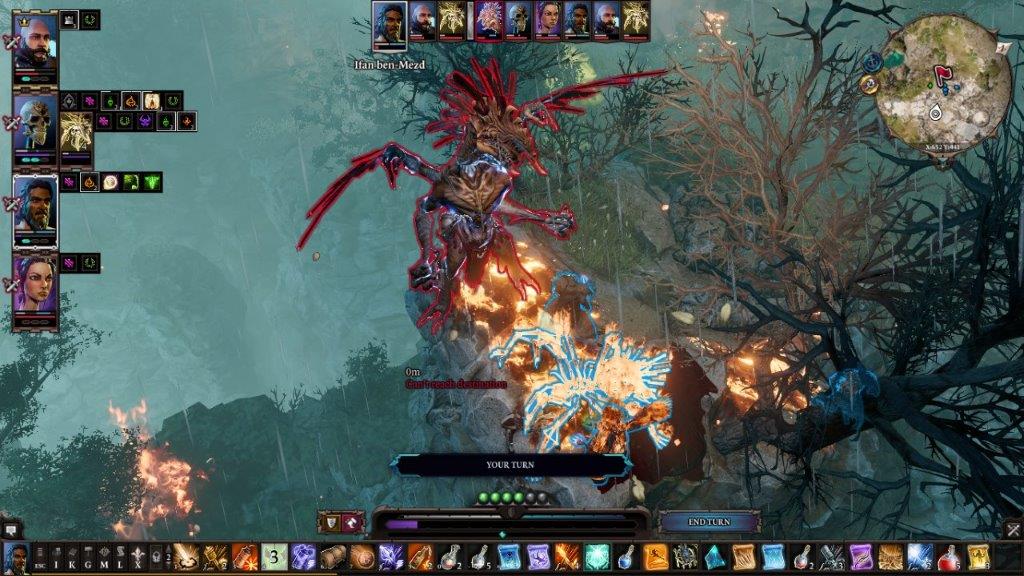The image size is (1024, 576).
Task: Click the End Turn button
Action: point(709,522)
